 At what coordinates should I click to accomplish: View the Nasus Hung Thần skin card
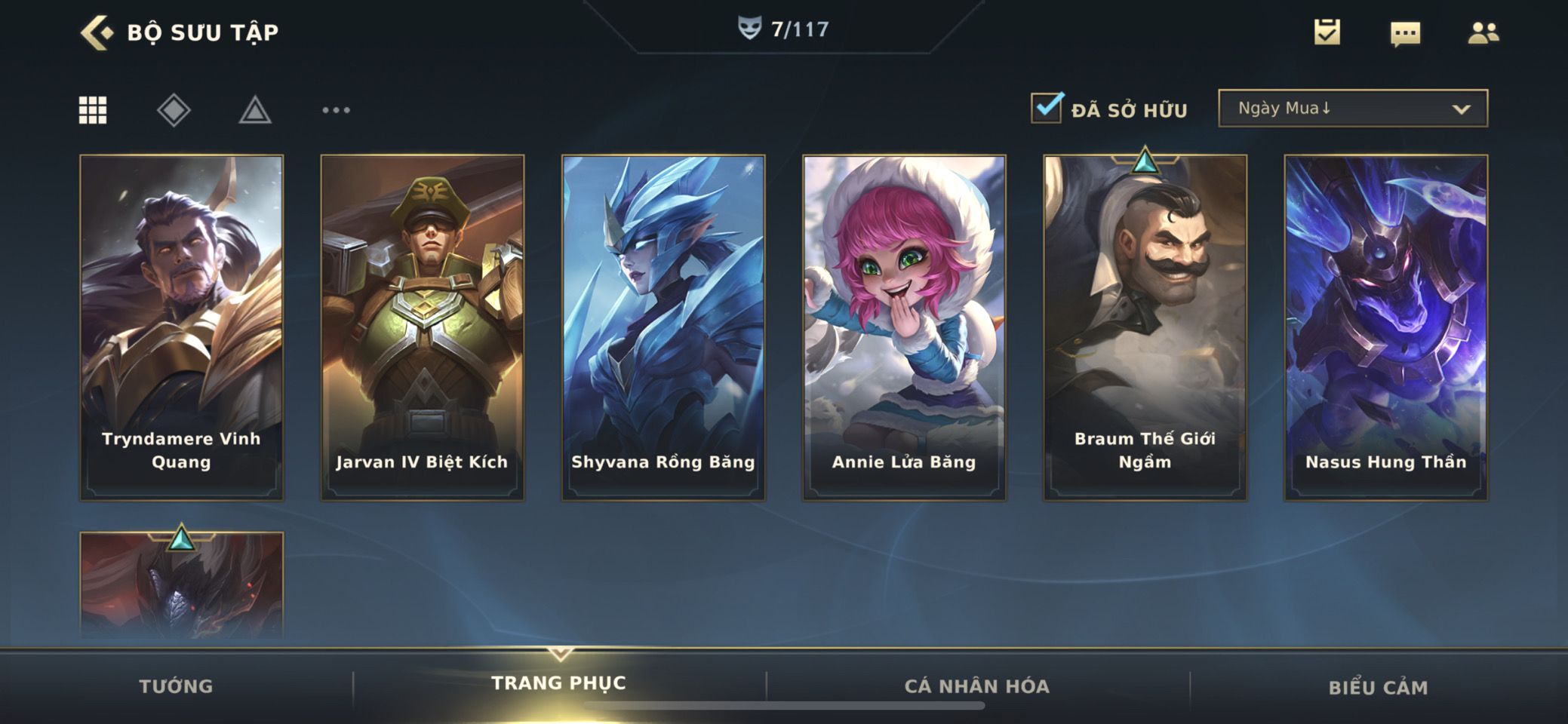(1385, 327)
